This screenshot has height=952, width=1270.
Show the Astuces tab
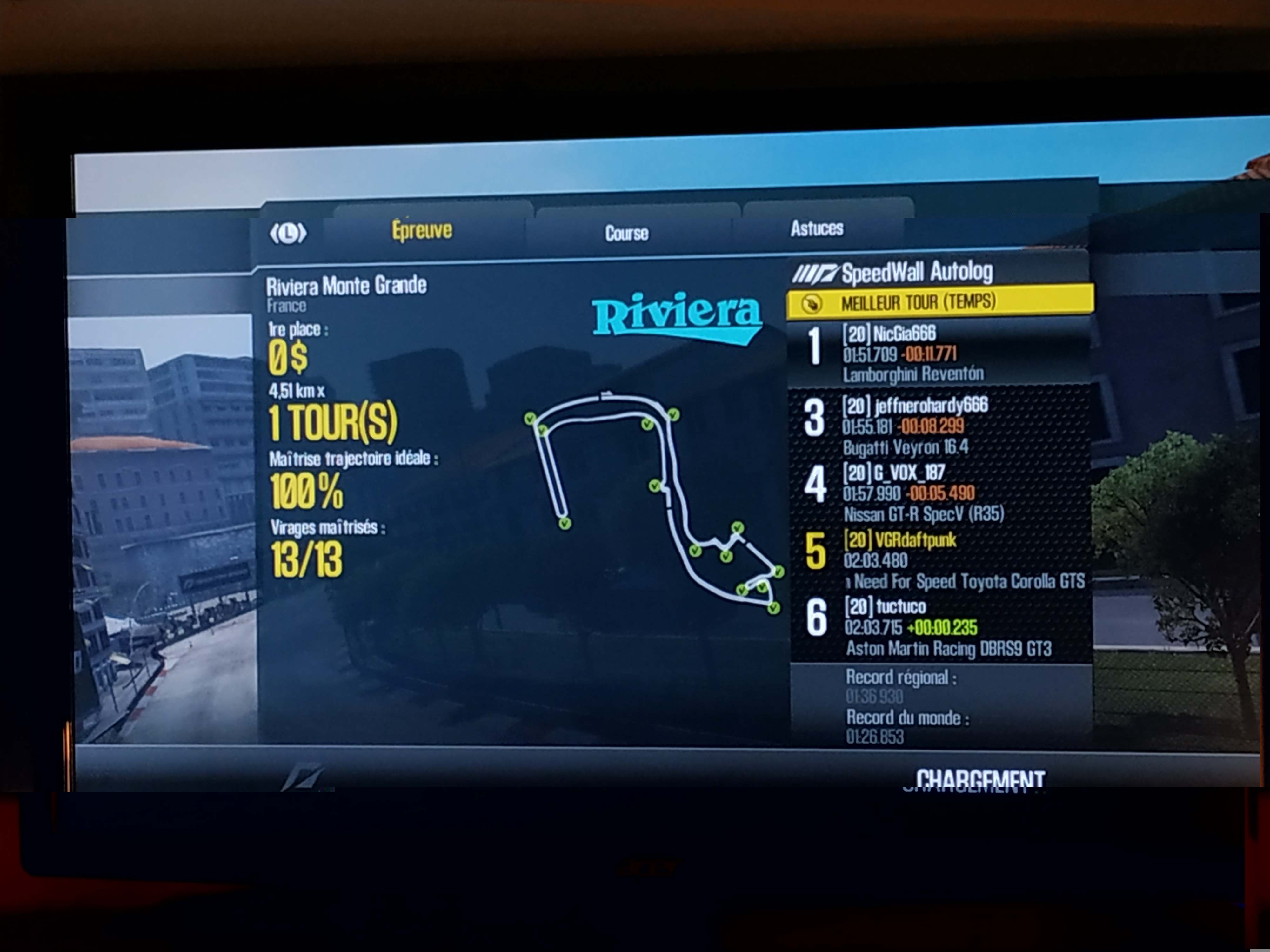816,228
